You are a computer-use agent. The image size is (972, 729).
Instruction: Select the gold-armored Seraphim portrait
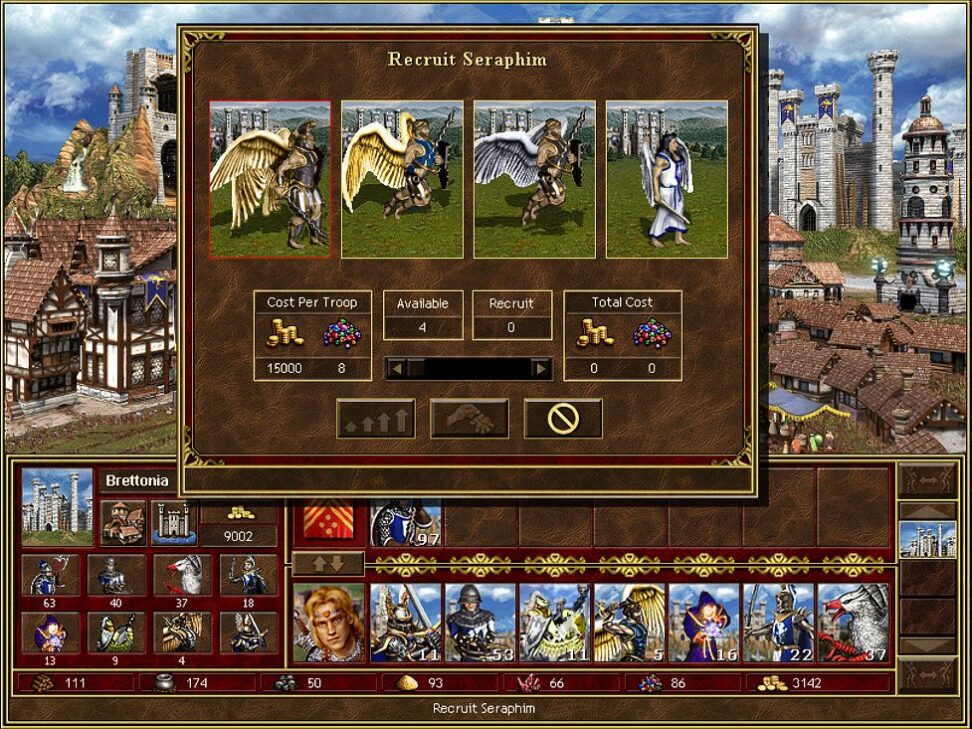coord(270,179)
